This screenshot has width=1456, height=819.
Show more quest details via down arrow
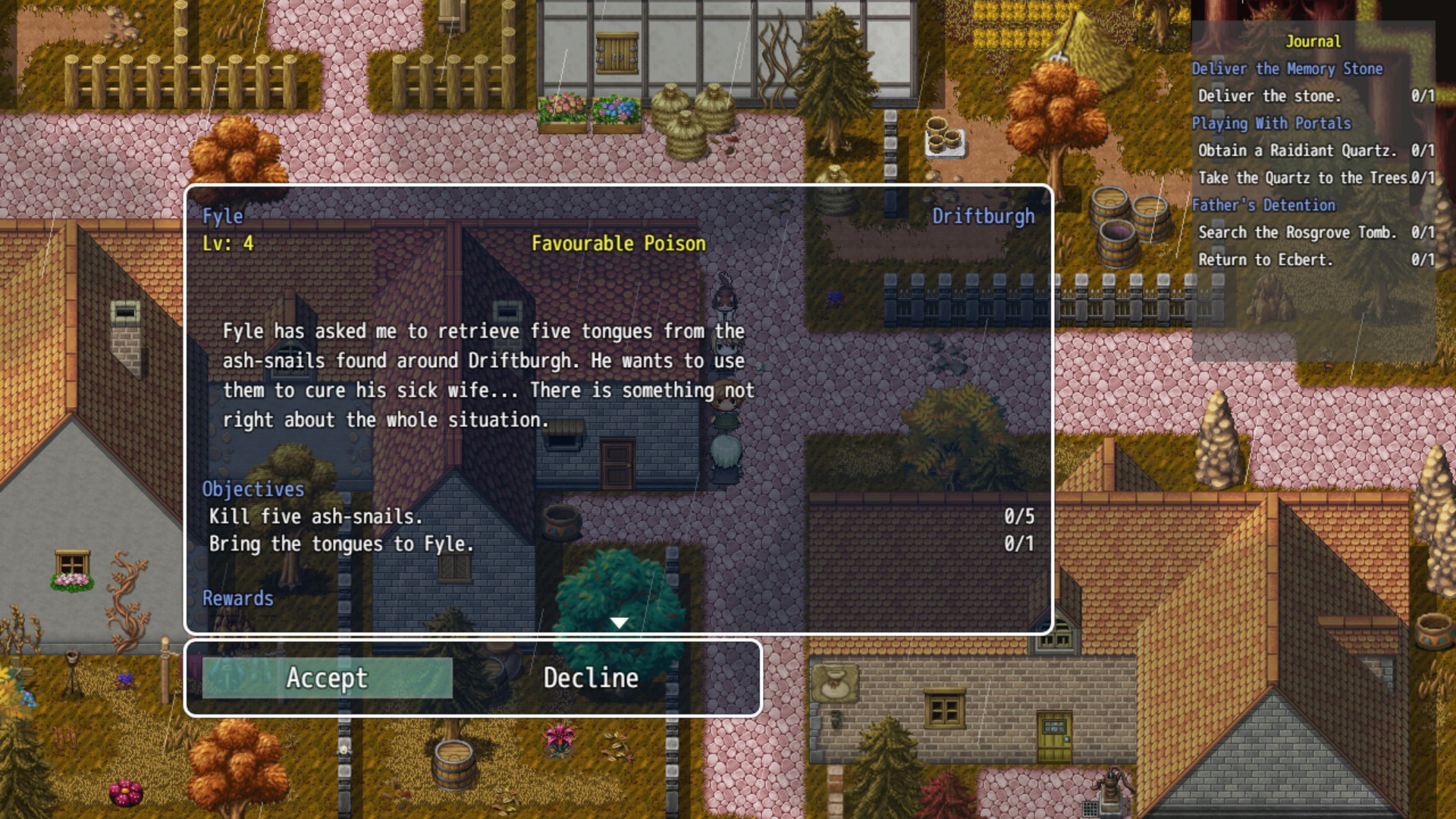(619, 623)
